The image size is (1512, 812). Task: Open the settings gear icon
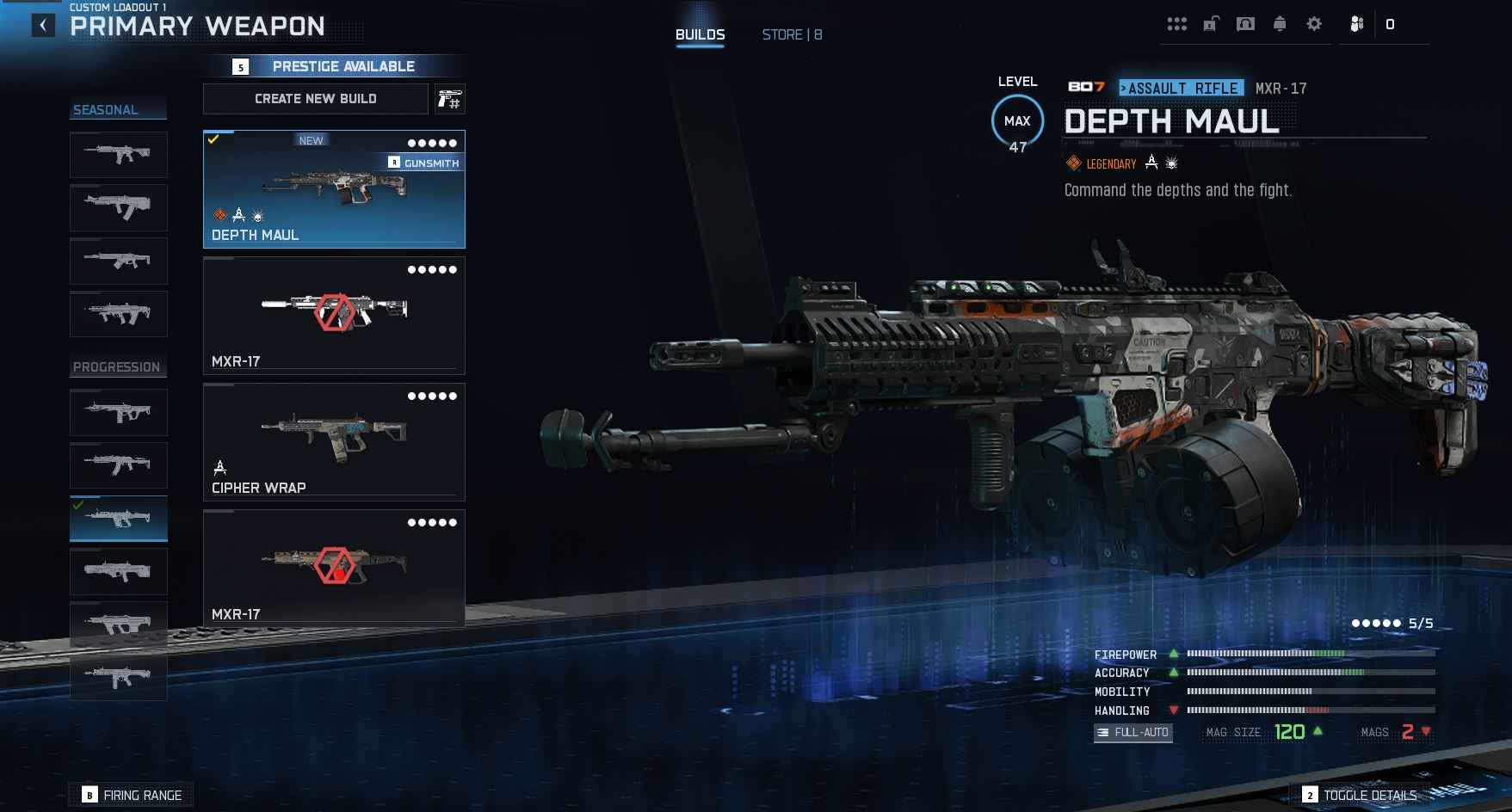[1313, 24]
